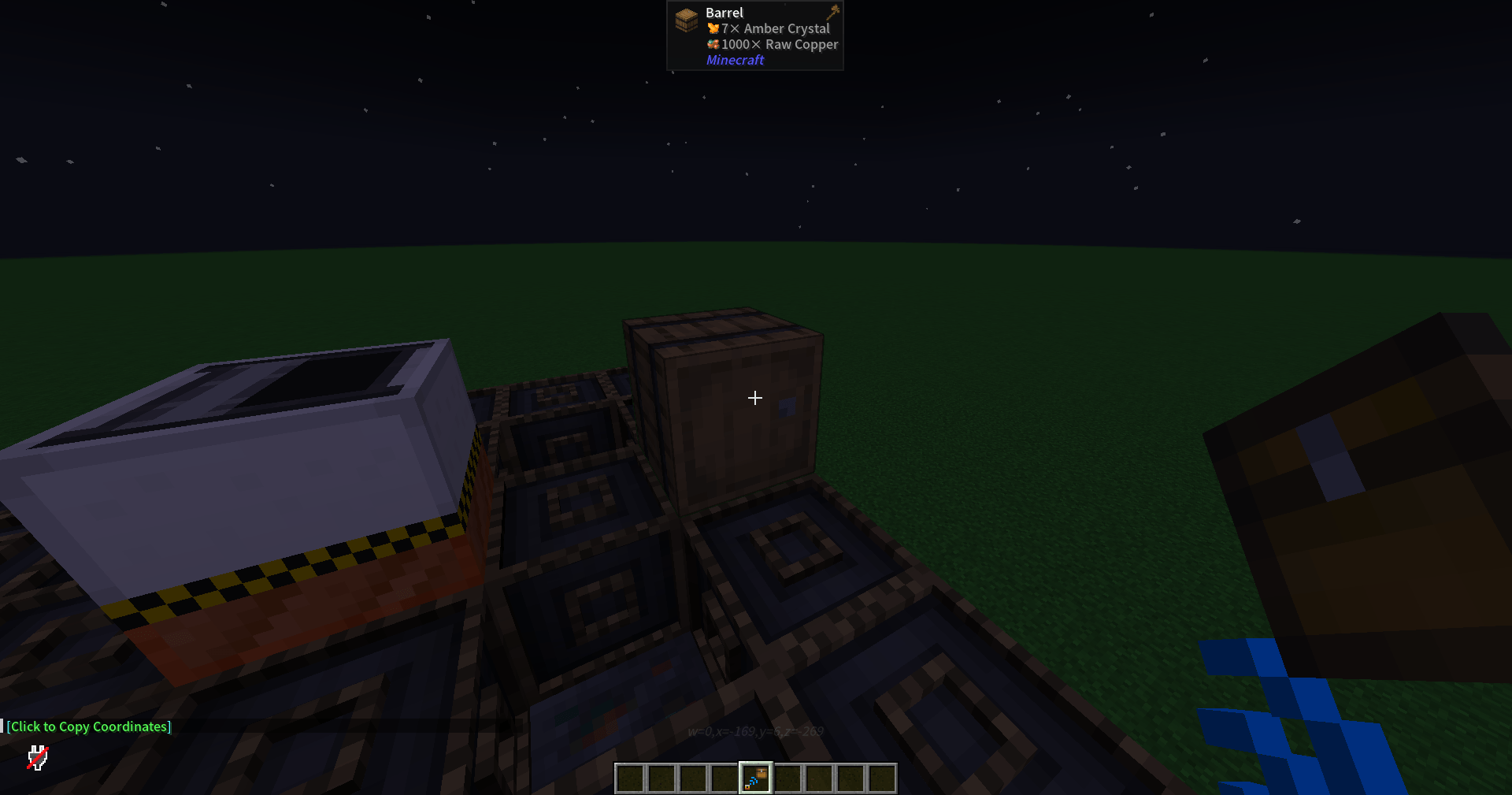The width and height of the screenshot is (1512, 795).
Task: Click the [Click to Copy Coordinates] link
Action: 90,726
